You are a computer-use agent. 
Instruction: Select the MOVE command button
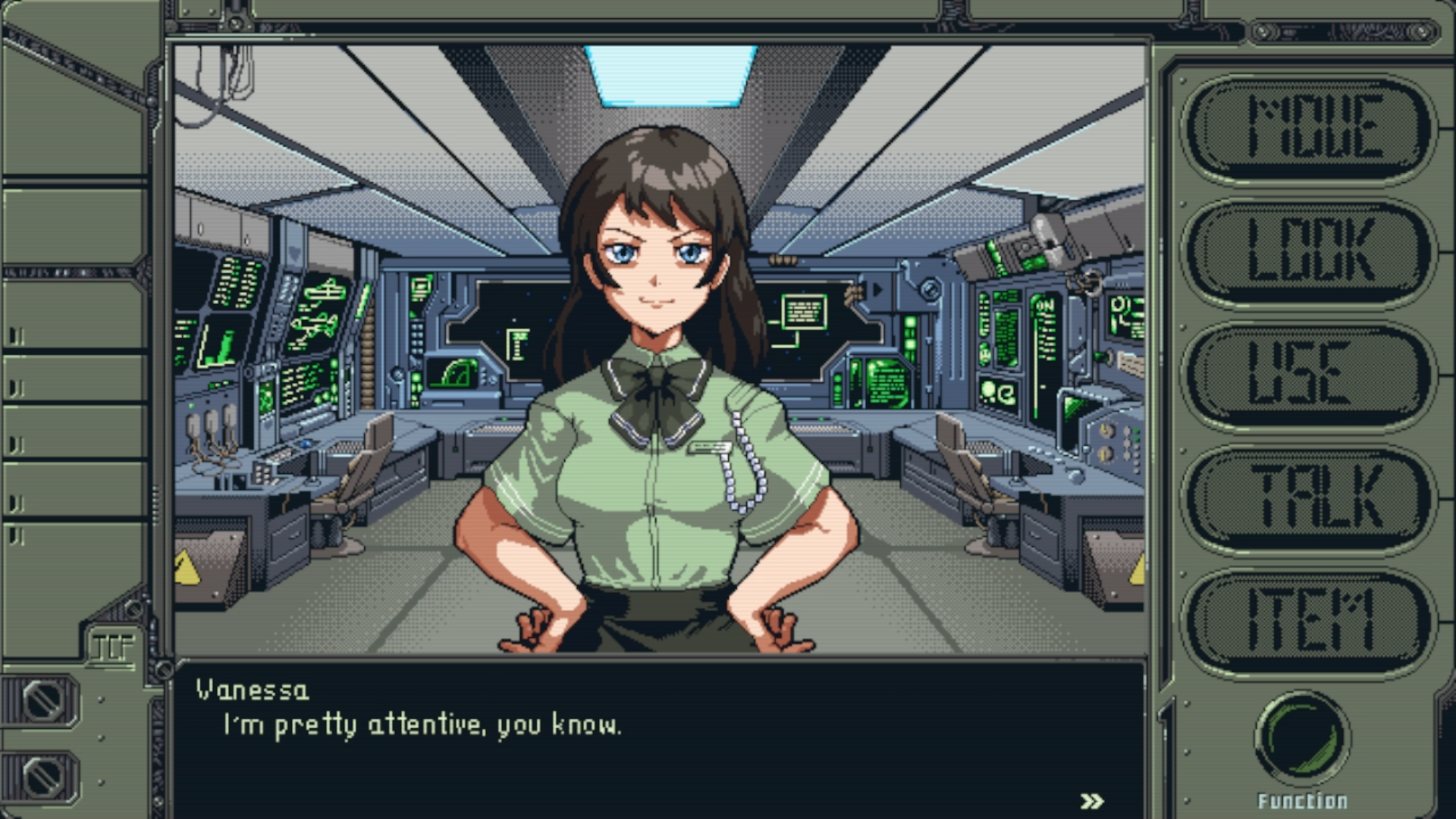pyautogui.click(x=1310, y=127)
